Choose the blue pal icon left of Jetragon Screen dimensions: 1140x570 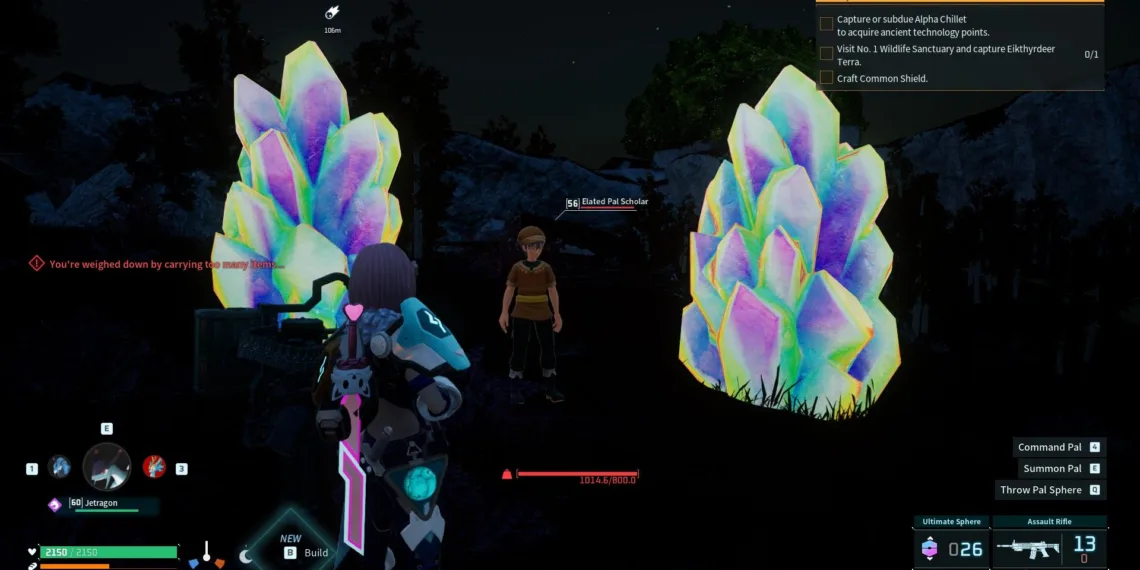click(59, 467)
